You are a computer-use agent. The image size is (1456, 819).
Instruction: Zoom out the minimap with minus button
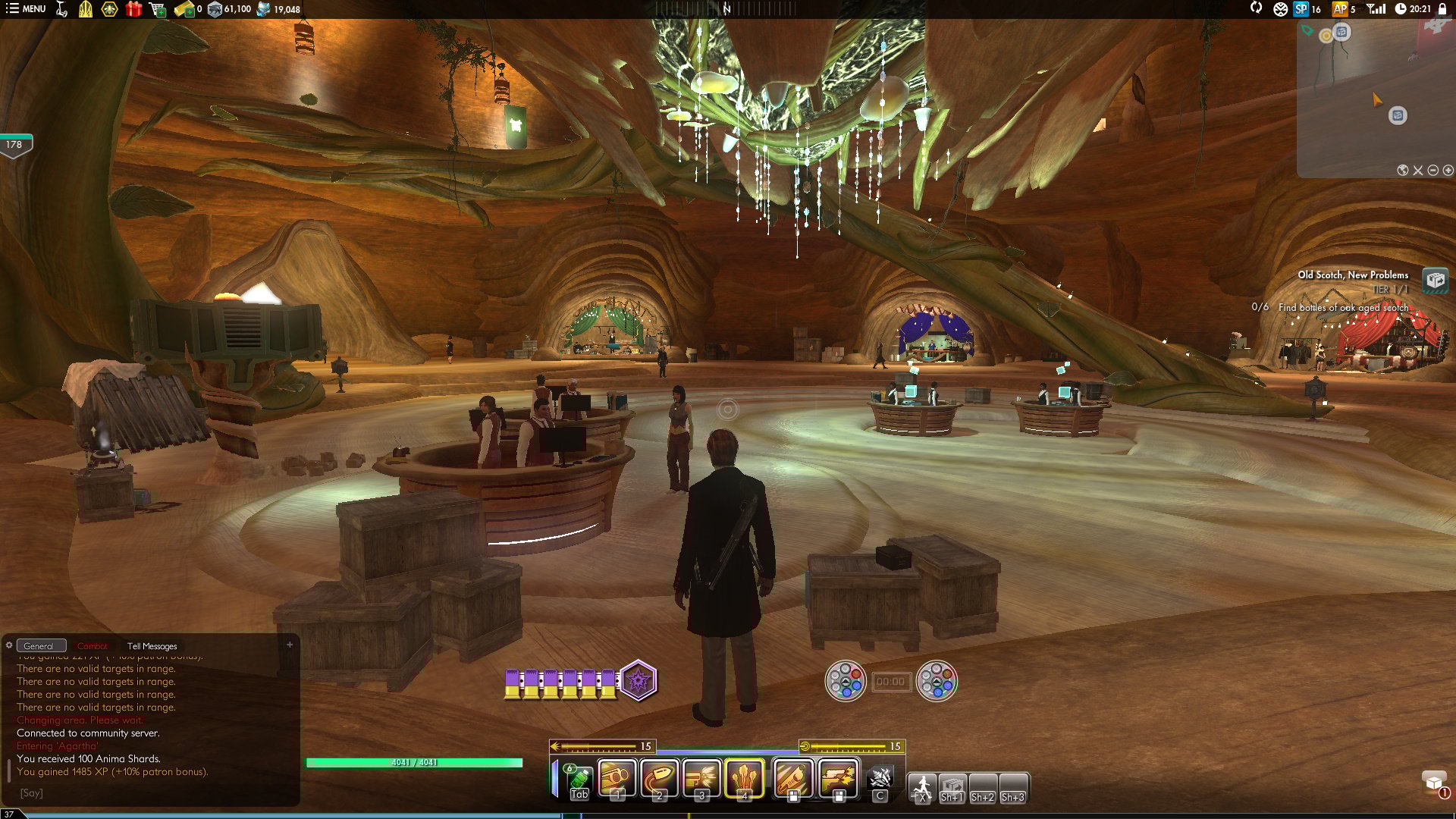[x=1433, y=171]
